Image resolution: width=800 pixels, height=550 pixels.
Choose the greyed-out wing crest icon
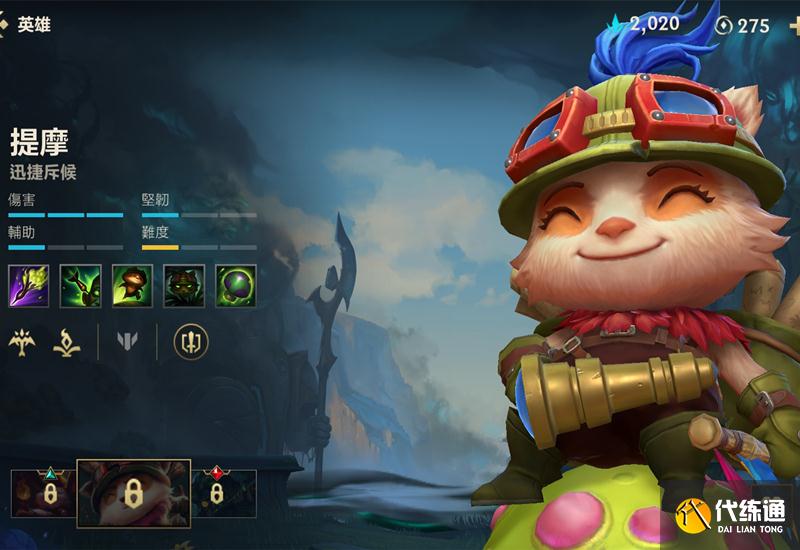click(x=127, y=342)
